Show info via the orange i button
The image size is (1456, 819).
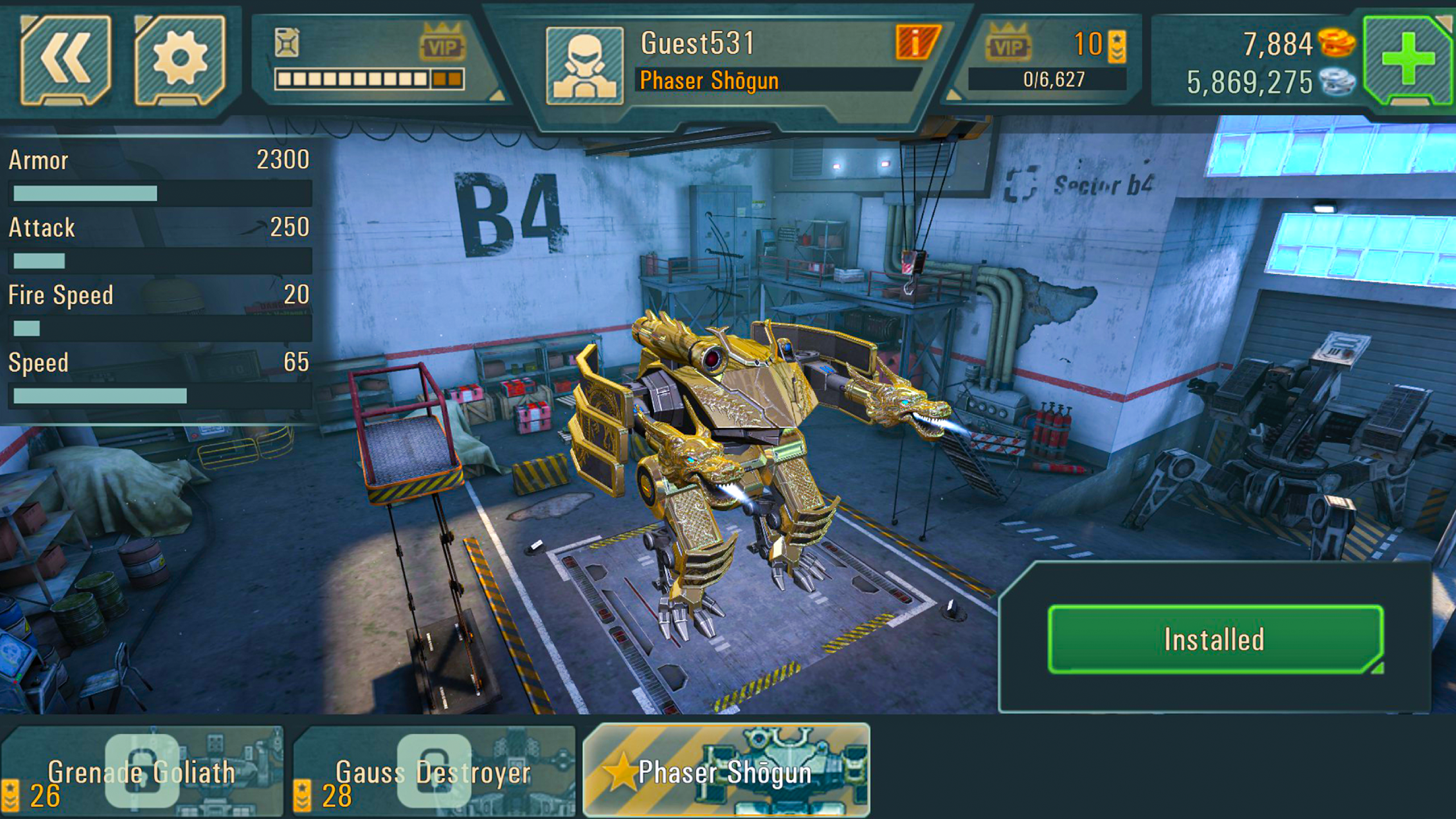click(916, 43)
